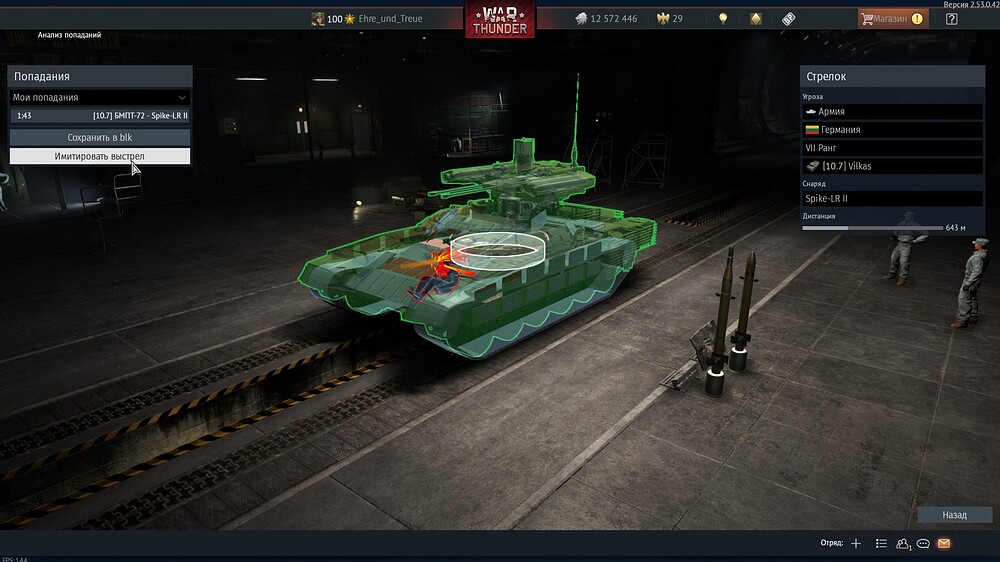
Task: Click the Golden Eagles balance 29
Action: coord(670,19)
